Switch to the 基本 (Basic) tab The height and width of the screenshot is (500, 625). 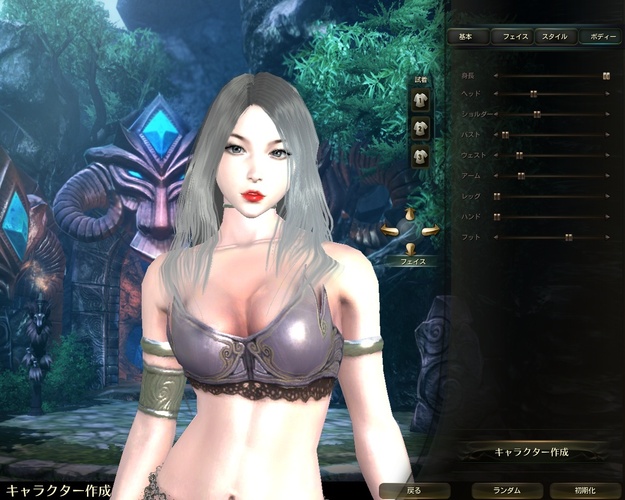[468, 36]
